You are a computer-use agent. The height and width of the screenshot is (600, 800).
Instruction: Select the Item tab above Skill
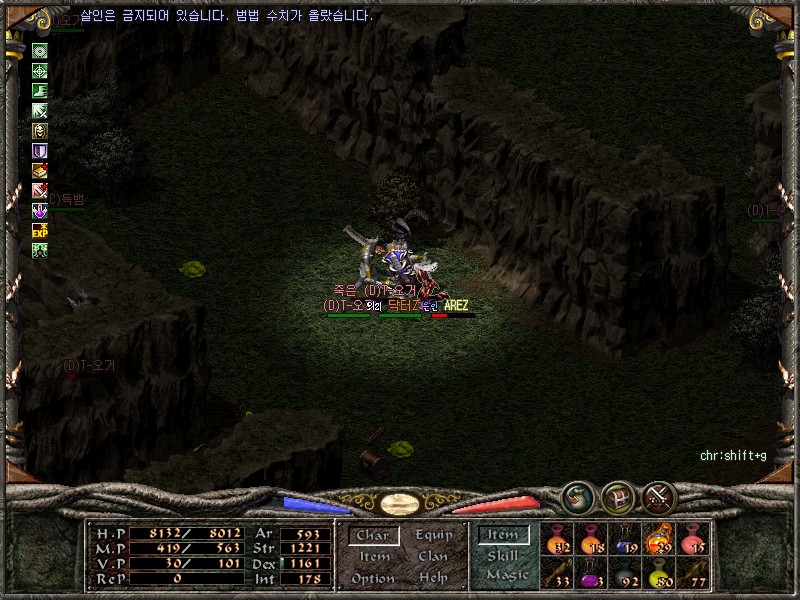click(503, 535)
